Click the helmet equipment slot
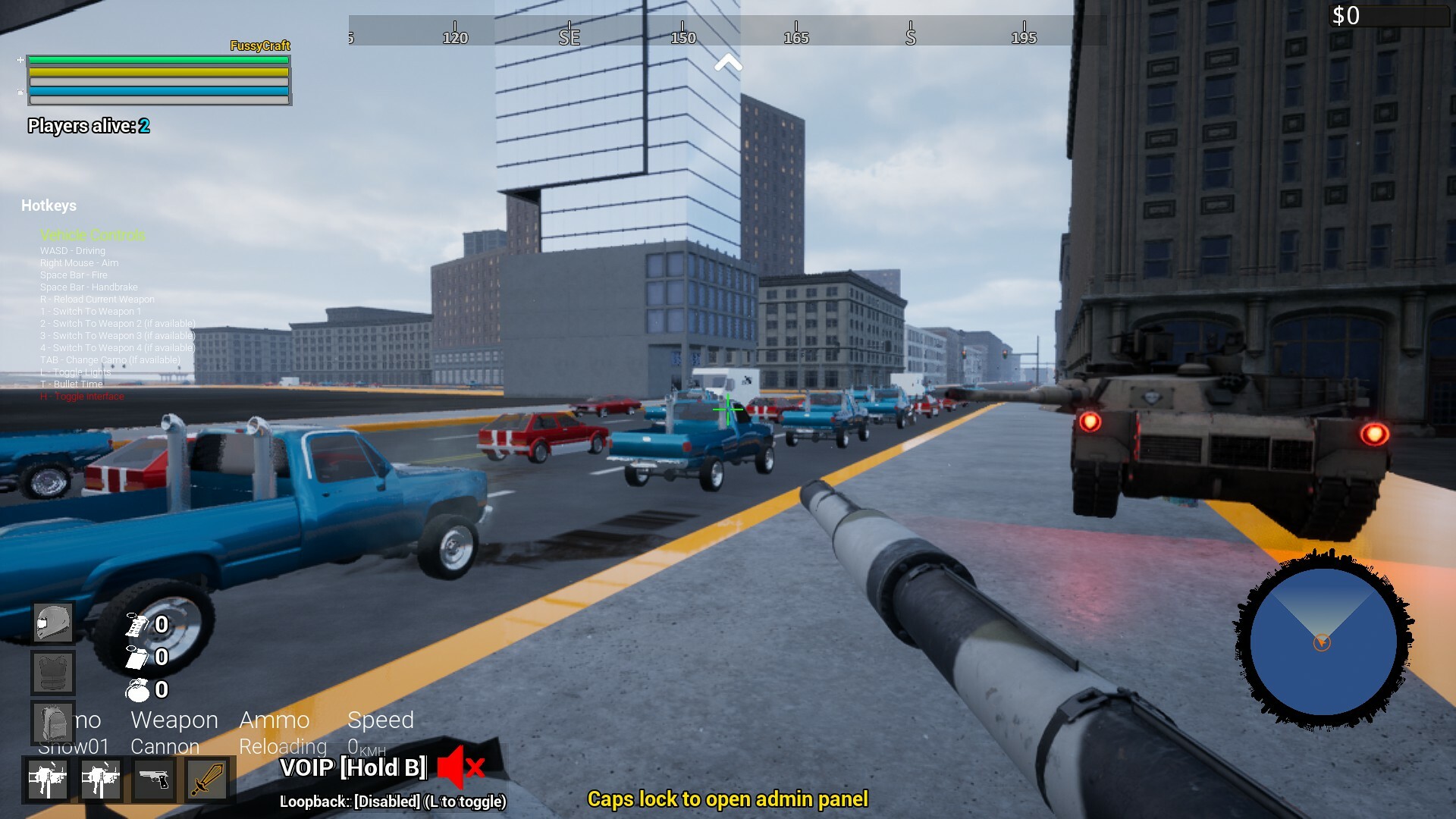This screenshot has height=819, width=1456. click(52, 621)
